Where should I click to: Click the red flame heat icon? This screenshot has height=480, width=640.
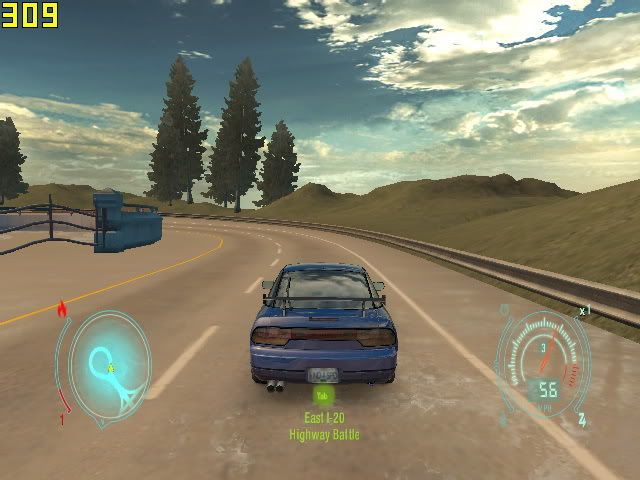[x=62, y=308]
